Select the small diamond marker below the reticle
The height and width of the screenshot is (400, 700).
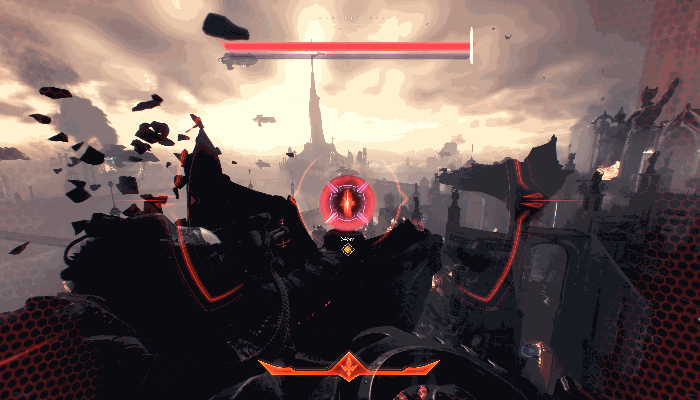[347, 249]
